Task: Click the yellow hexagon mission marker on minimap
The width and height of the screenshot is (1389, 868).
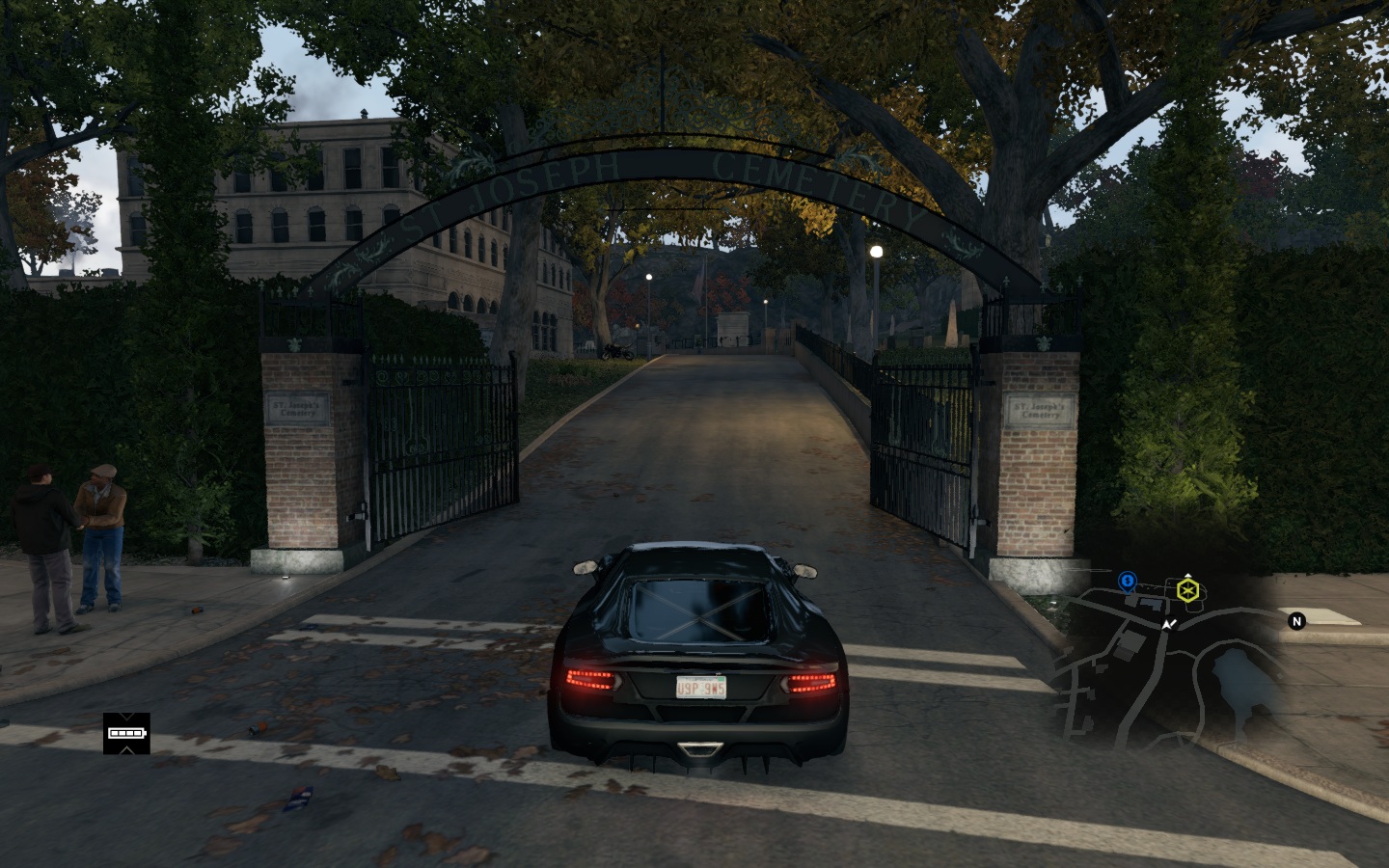Action: pos(1187,590)
